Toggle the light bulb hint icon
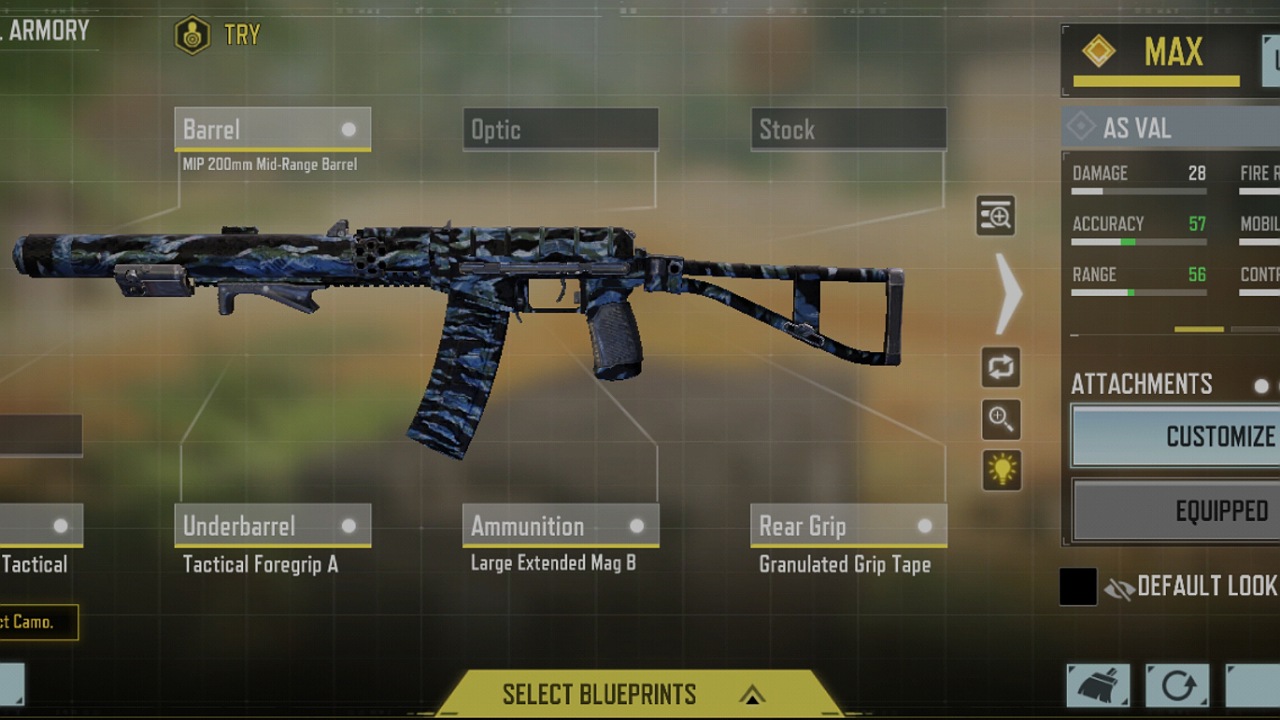The width and height of the screenshot is (1280, 720). tap(1001, 470)
